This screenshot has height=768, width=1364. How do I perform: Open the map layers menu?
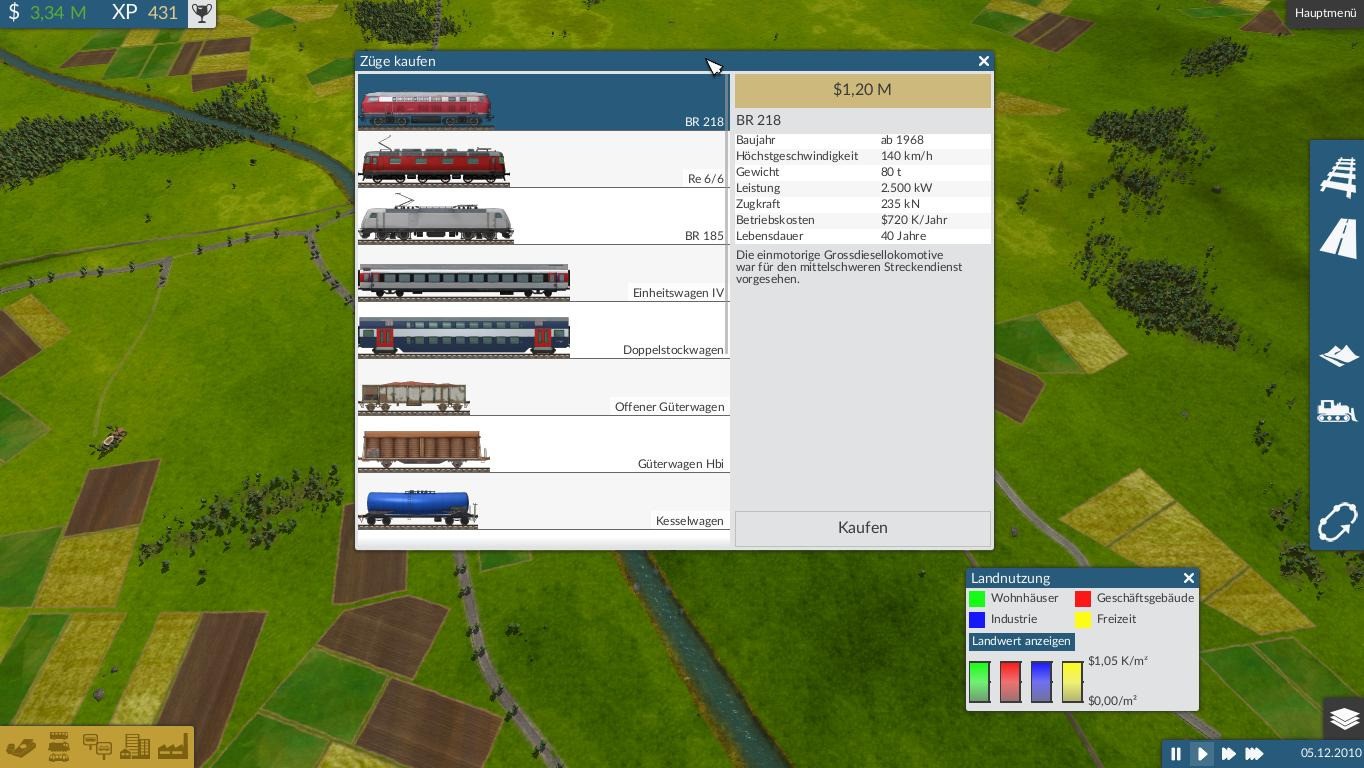click(1344, 718)
